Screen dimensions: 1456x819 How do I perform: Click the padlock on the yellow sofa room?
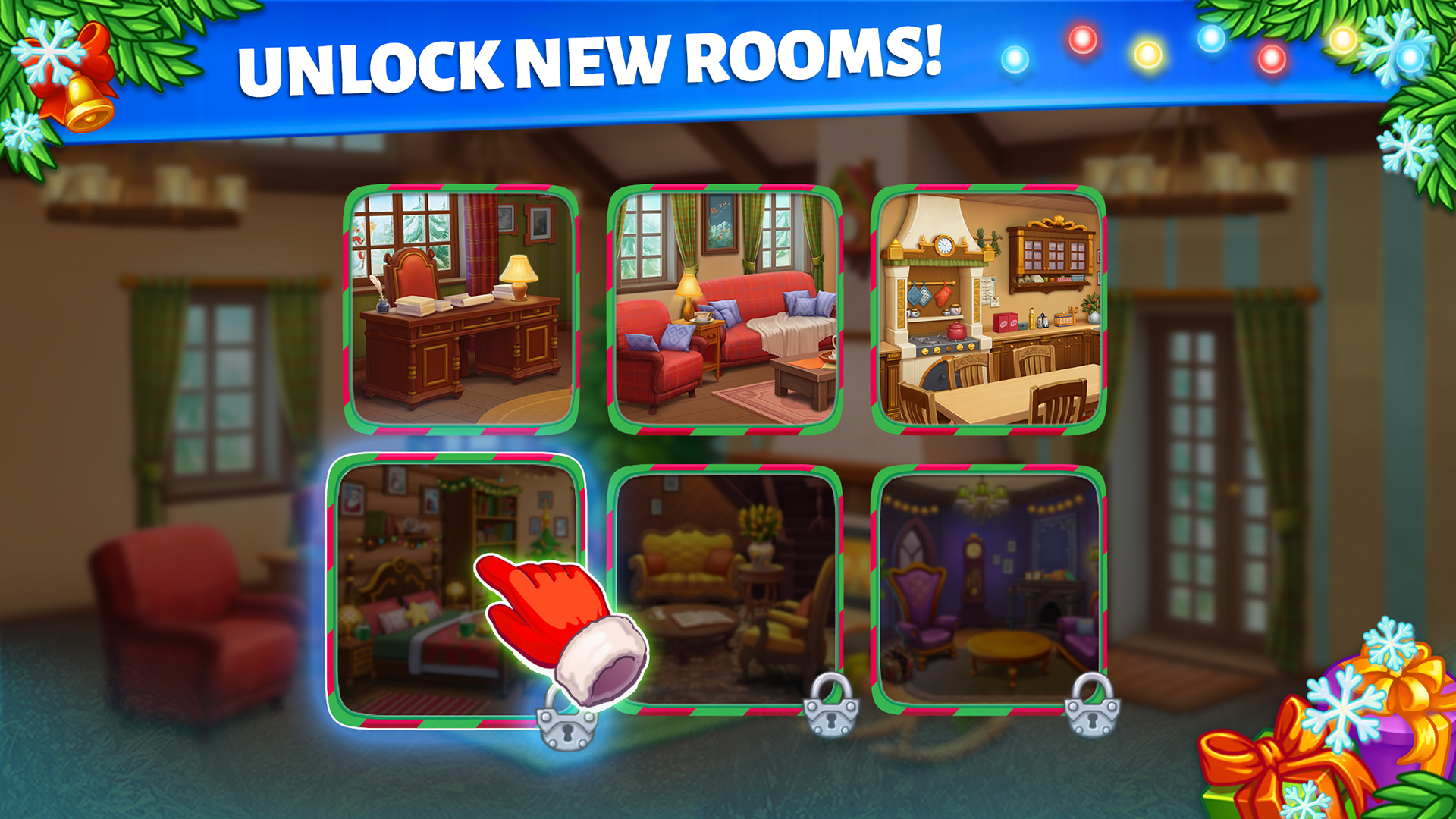coord(830,711)
